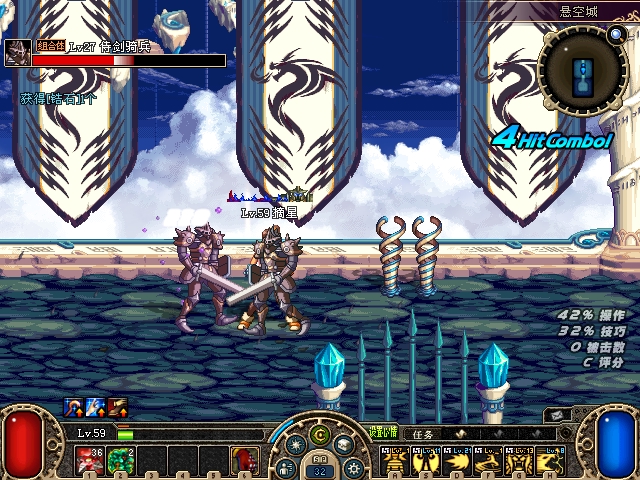Open the 任务 quest panel
The height and width of the screenshot is (480, 640).
click(423, 435)
